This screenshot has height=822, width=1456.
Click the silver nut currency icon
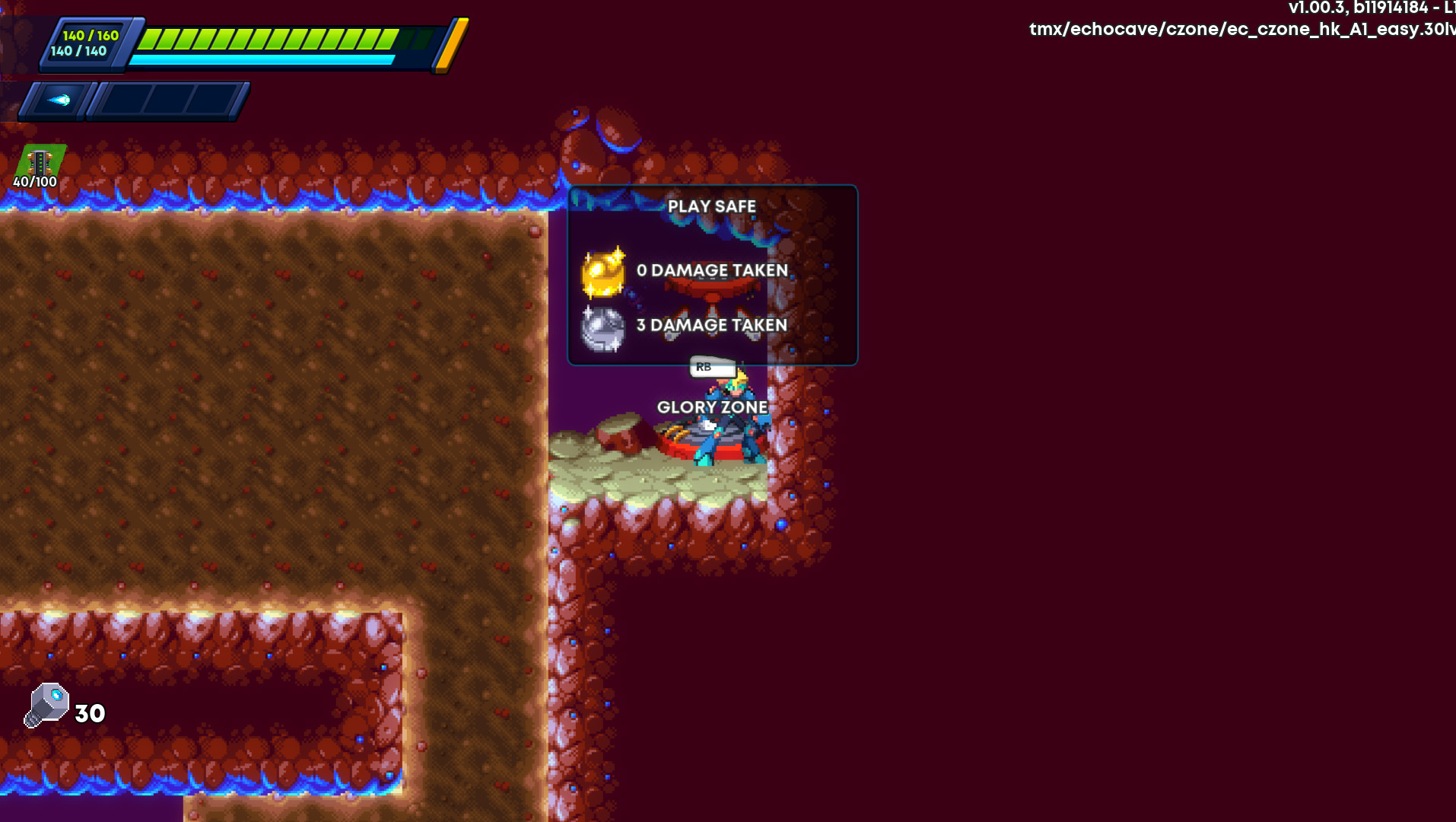[x=47, y=706]
